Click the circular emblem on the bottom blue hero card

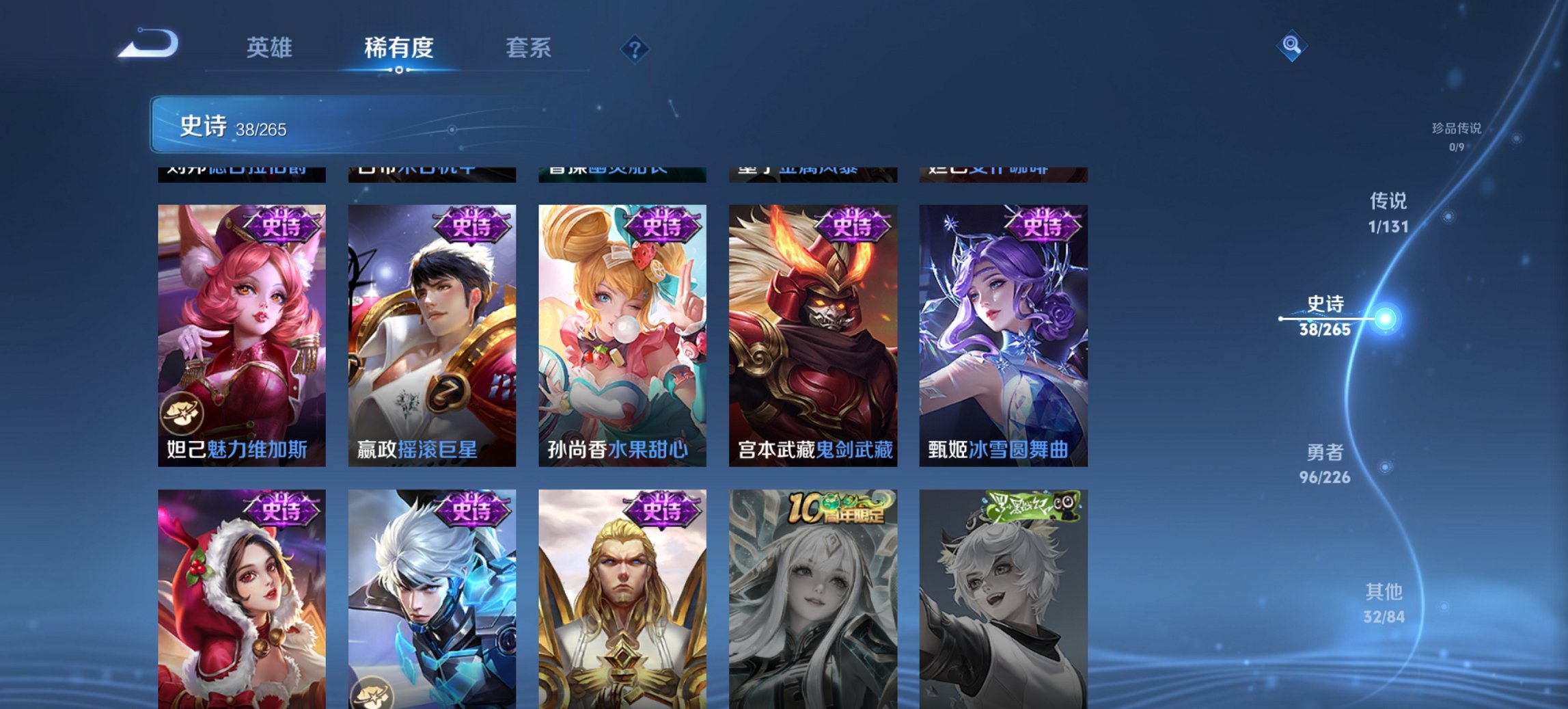tap(371, 693)
